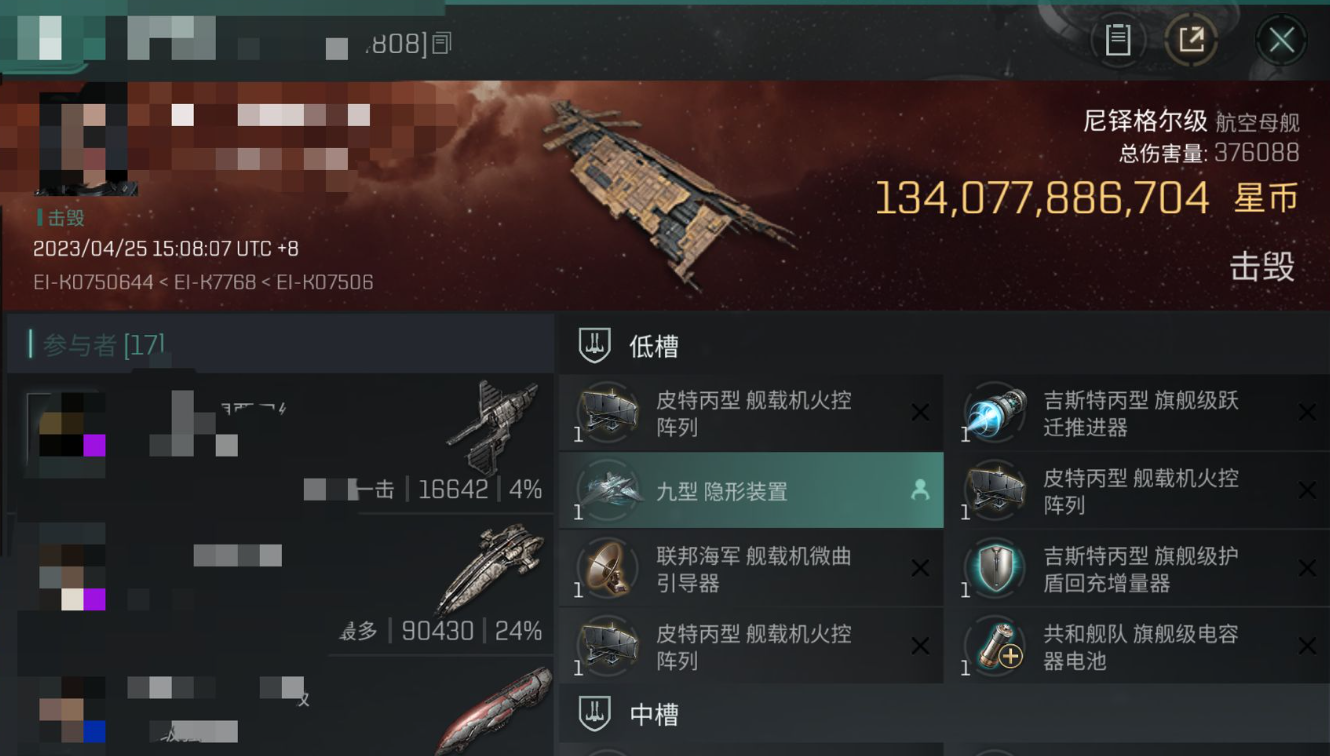Viewport: 1330px width, 756px height.
Task: Click the capital shield boost amplifier icon
Action: point(995,568)
